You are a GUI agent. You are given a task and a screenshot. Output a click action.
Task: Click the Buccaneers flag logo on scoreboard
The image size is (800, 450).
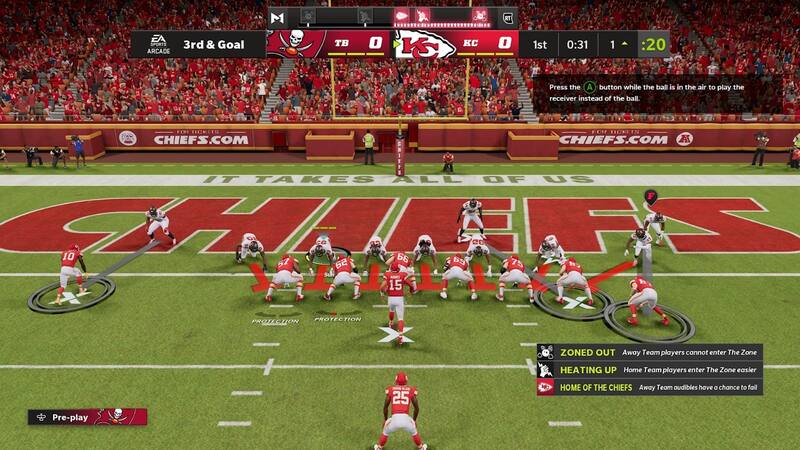293,44
